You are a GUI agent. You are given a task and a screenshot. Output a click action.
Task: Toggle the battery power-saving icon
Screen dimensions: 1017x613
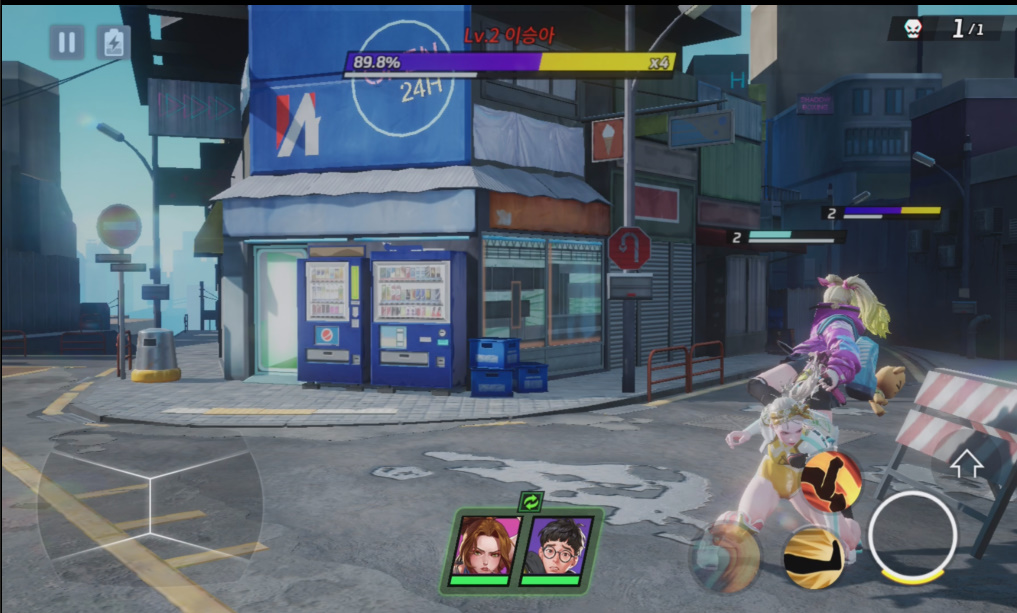(x=113, y=42)
